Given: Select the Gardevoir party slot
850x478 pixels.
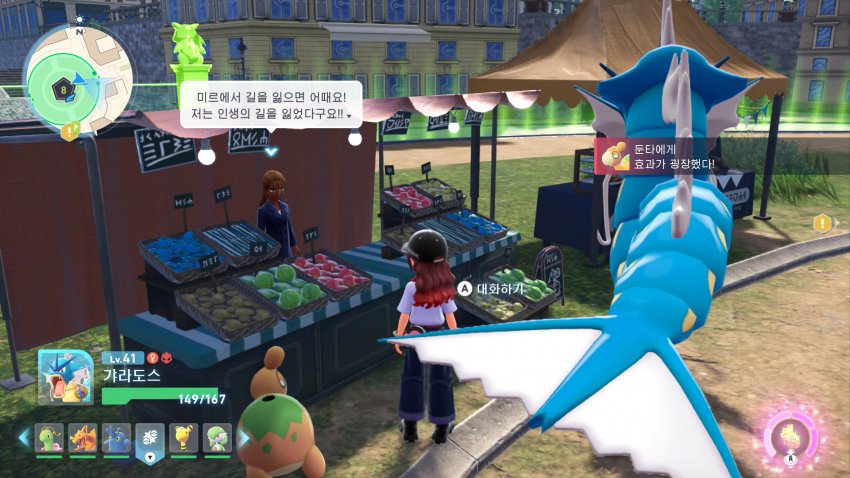Looking at the screenshot, I should [x=215, y=438].
